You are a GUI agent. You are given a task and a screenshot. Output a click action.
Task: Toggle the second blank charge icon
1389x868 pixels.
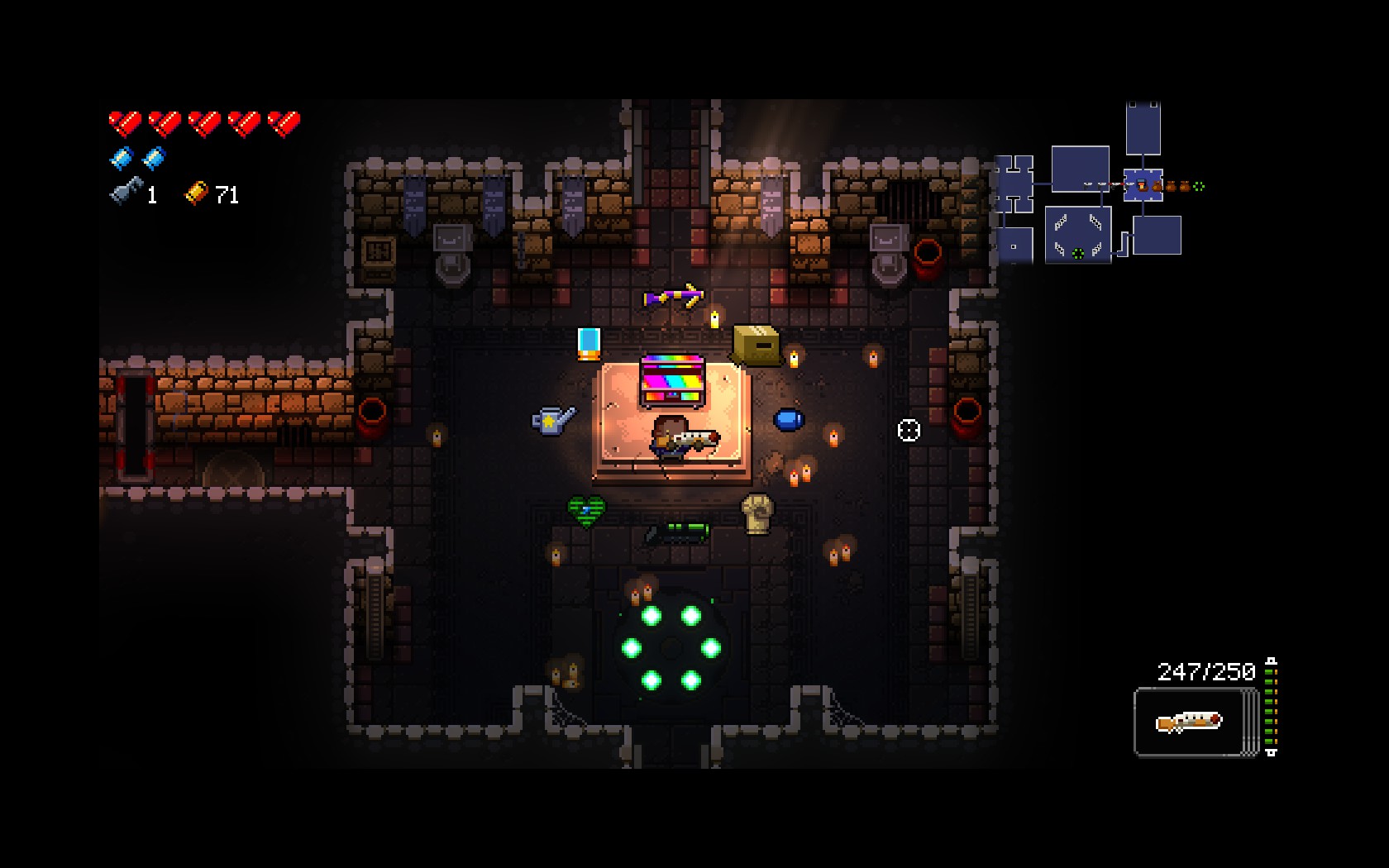pos(153,157)
